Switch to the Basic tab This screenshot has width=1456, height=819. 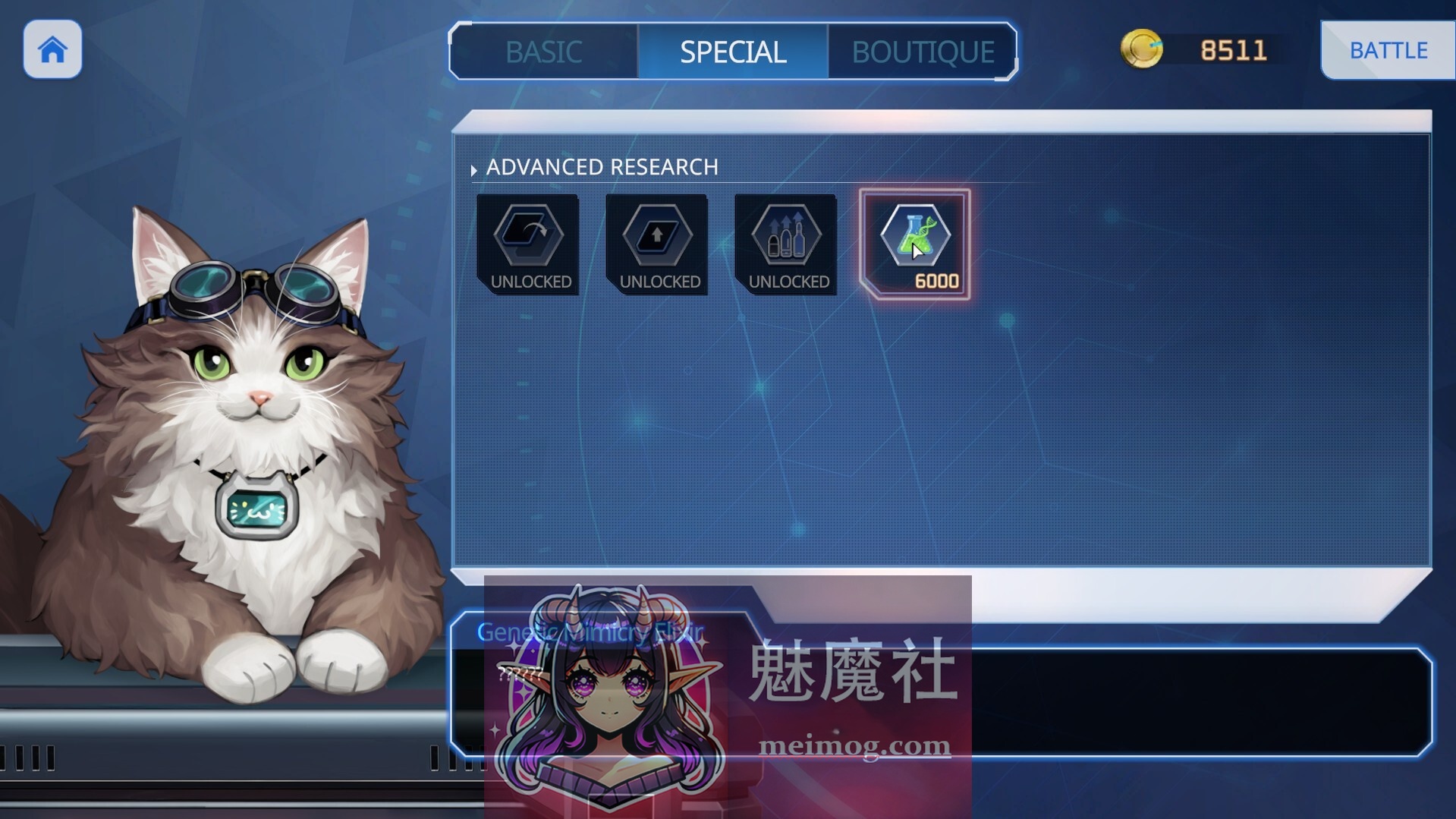click(x=543, y=52)
